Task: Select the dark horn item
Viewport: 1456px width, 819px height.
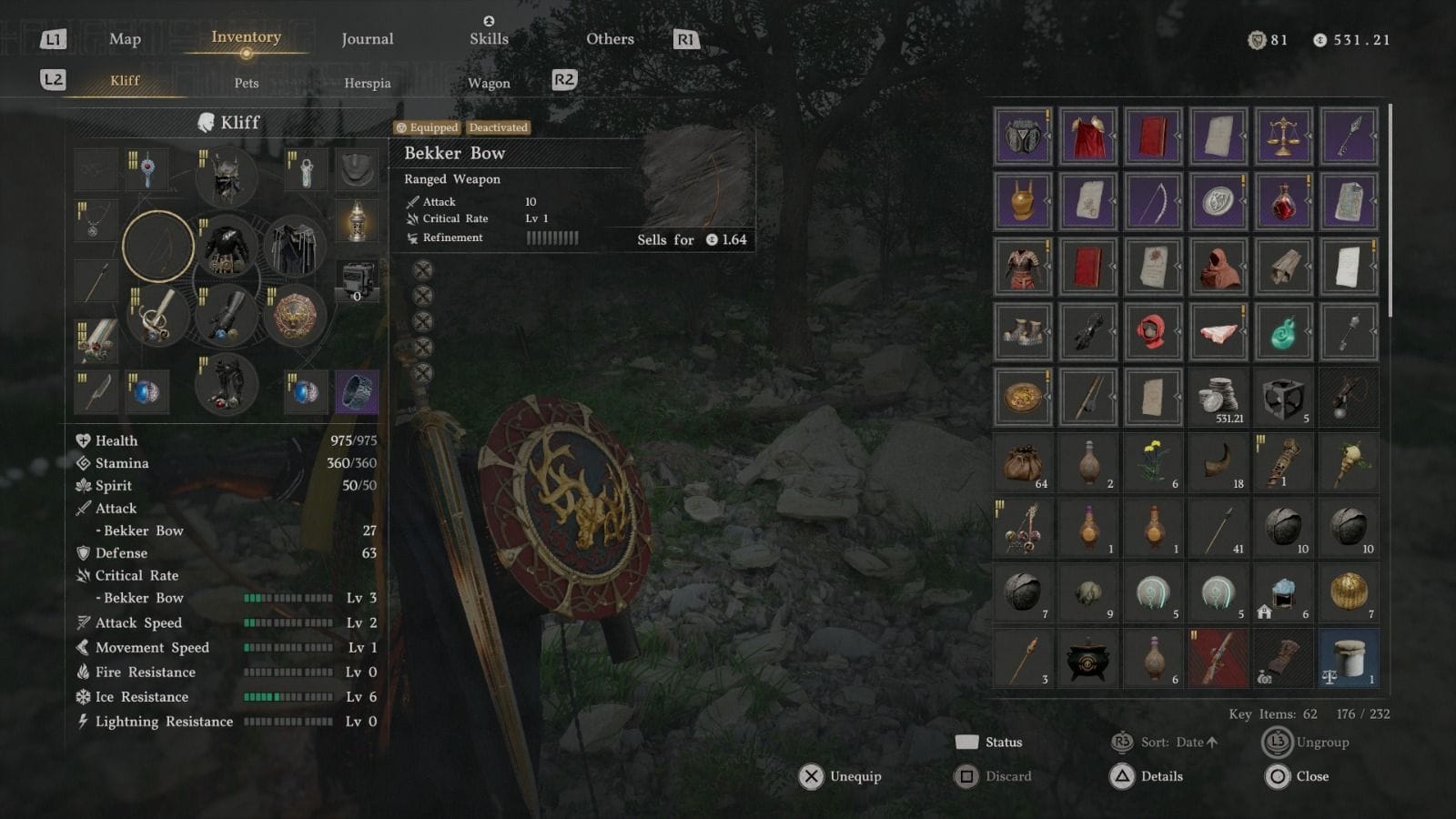Action: (x=1218, y=462)
